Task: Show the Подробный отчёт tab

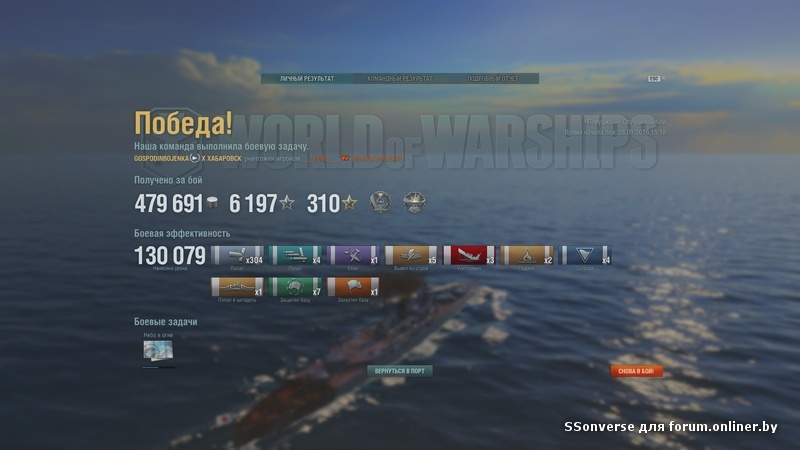Action: pos(490,78)
